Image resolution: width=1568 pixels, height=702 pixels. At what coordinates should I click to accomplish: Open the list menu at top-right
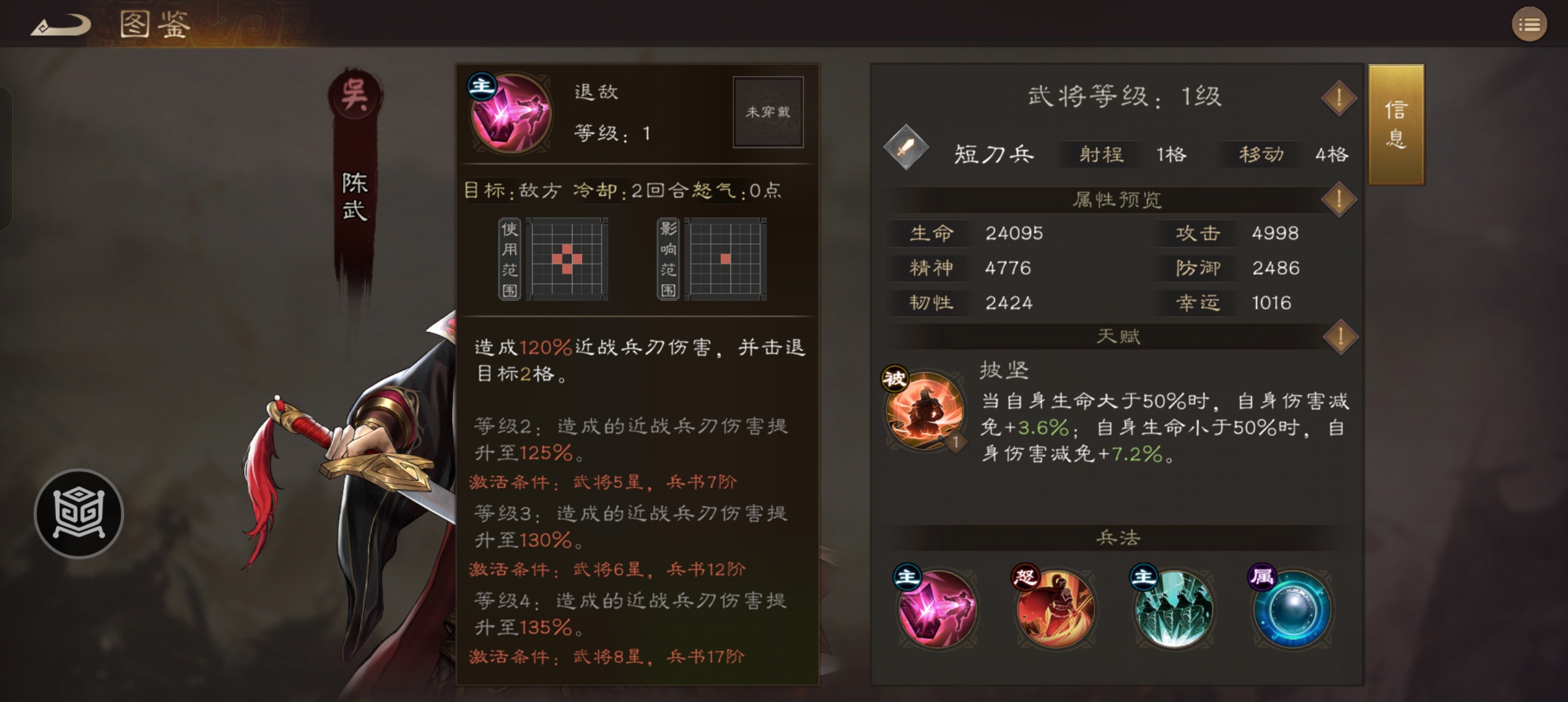(x=1530, y=24)
